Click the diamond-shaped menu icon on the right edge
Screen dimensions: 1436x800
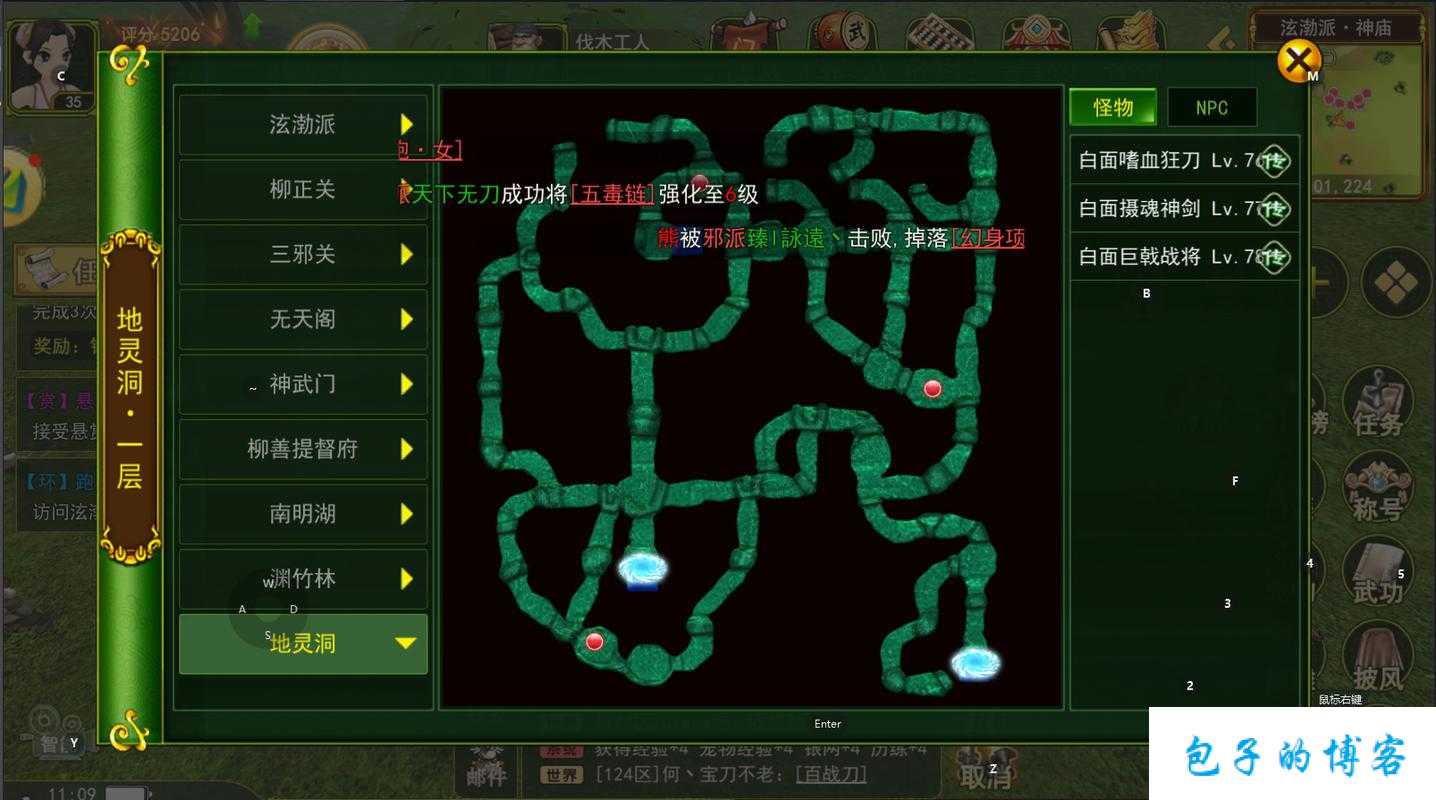[x=1396, y=283]
